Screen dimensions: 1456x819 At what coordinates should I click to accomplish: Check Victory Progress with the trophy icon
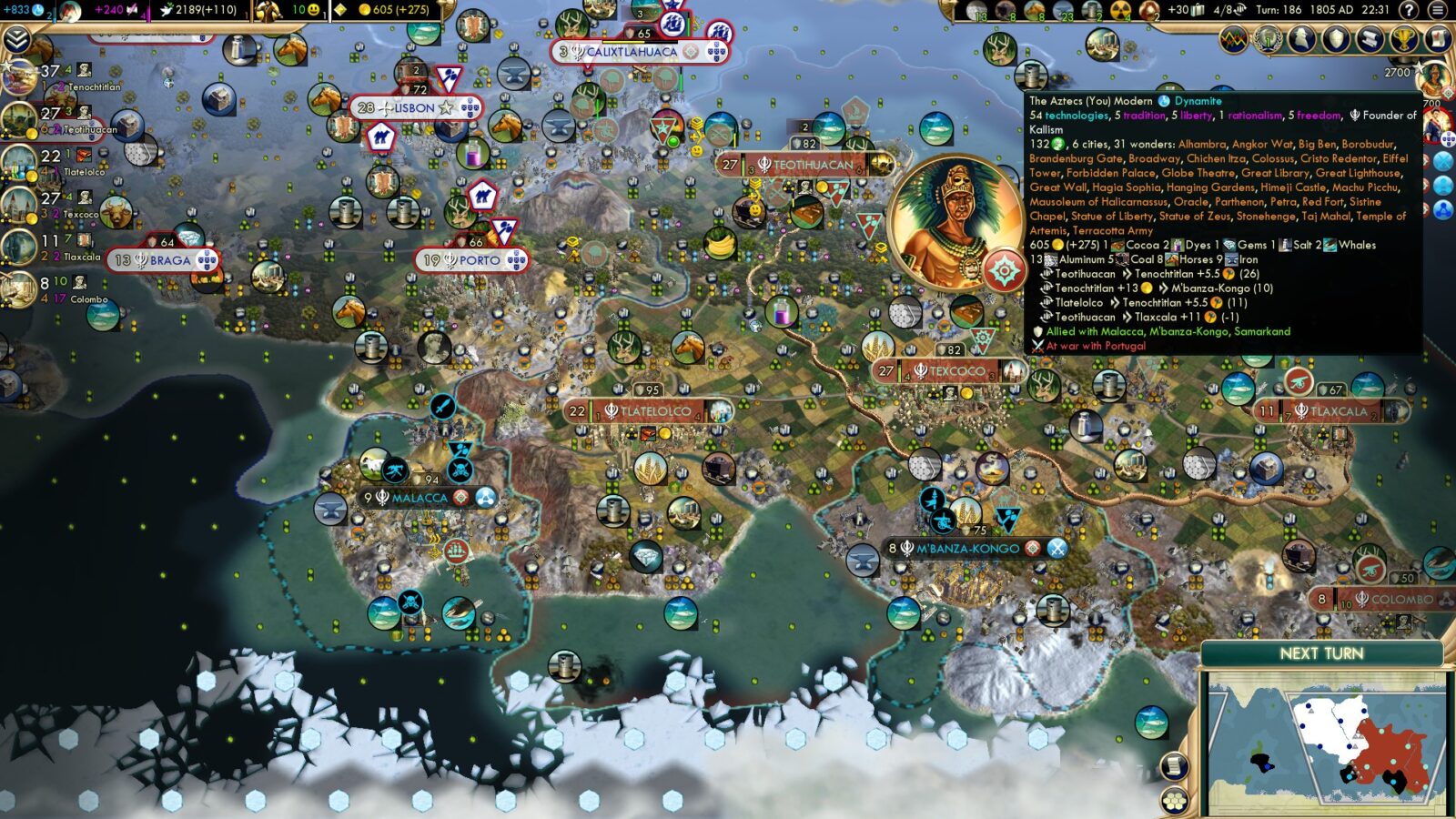1401,39
